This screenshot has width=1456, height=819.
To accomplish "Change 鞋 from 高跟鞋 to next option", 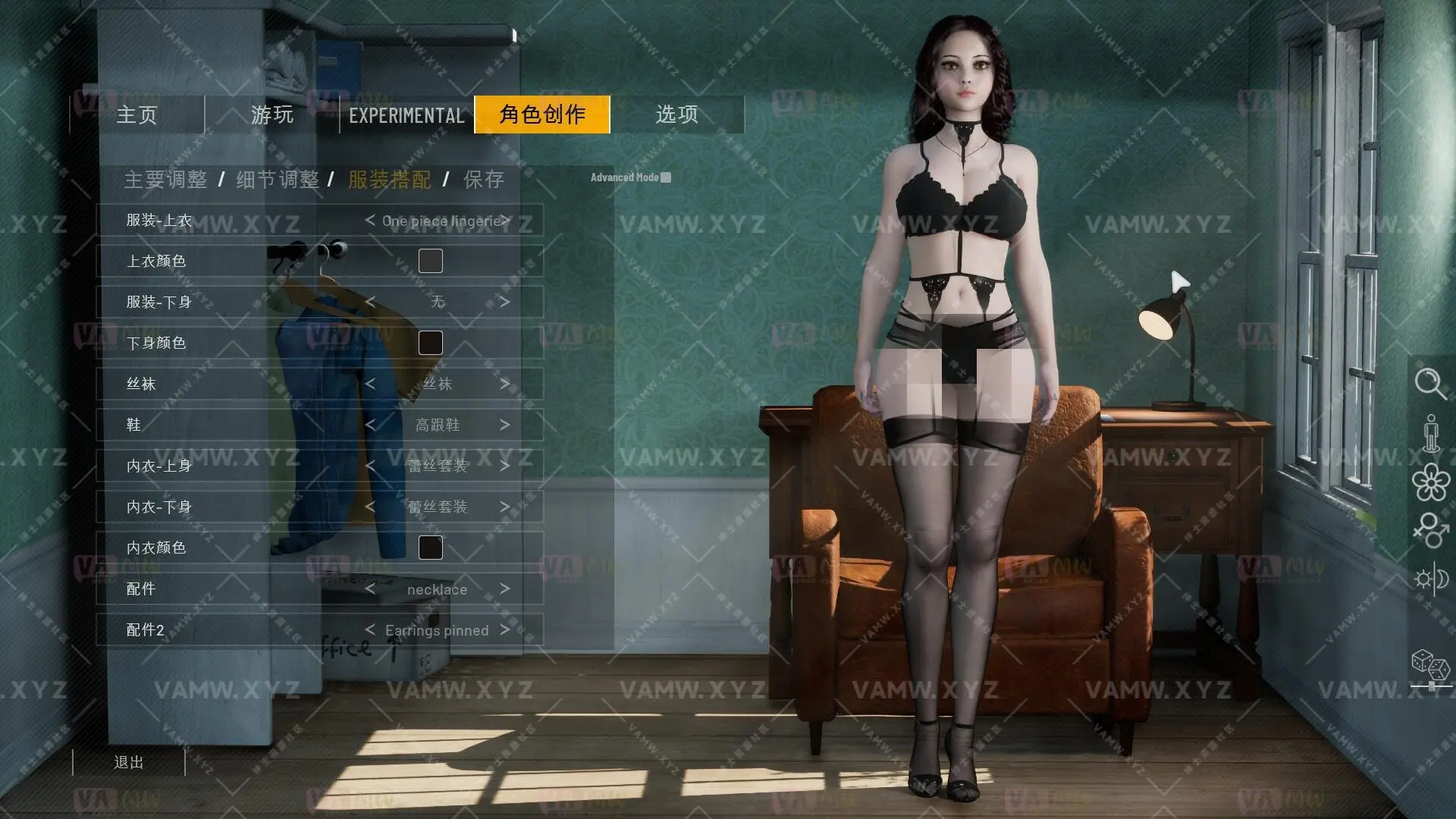I will coord(506,425).
